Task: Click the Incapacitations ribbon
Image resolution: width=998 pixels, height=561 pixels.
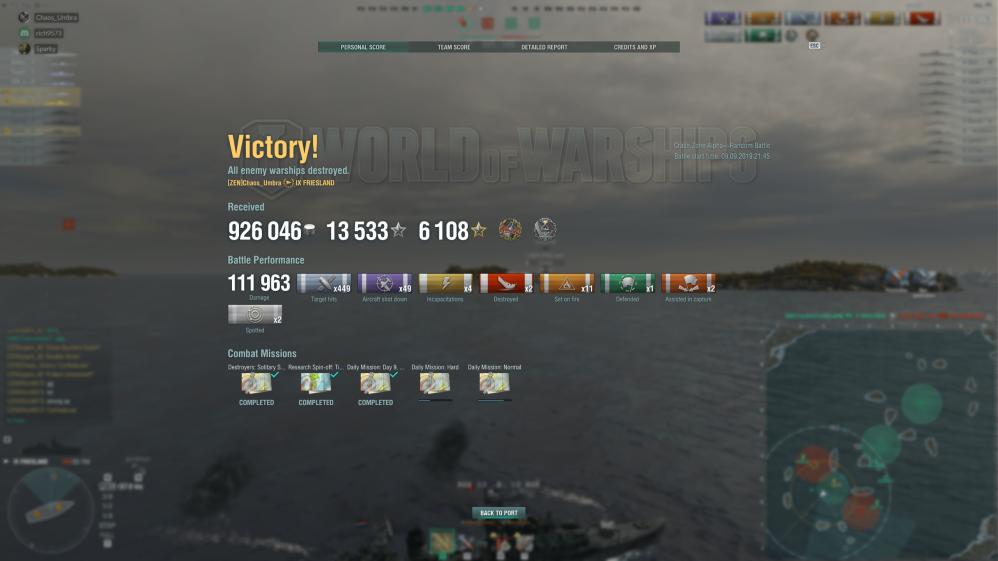Action: tap(445, 284)
